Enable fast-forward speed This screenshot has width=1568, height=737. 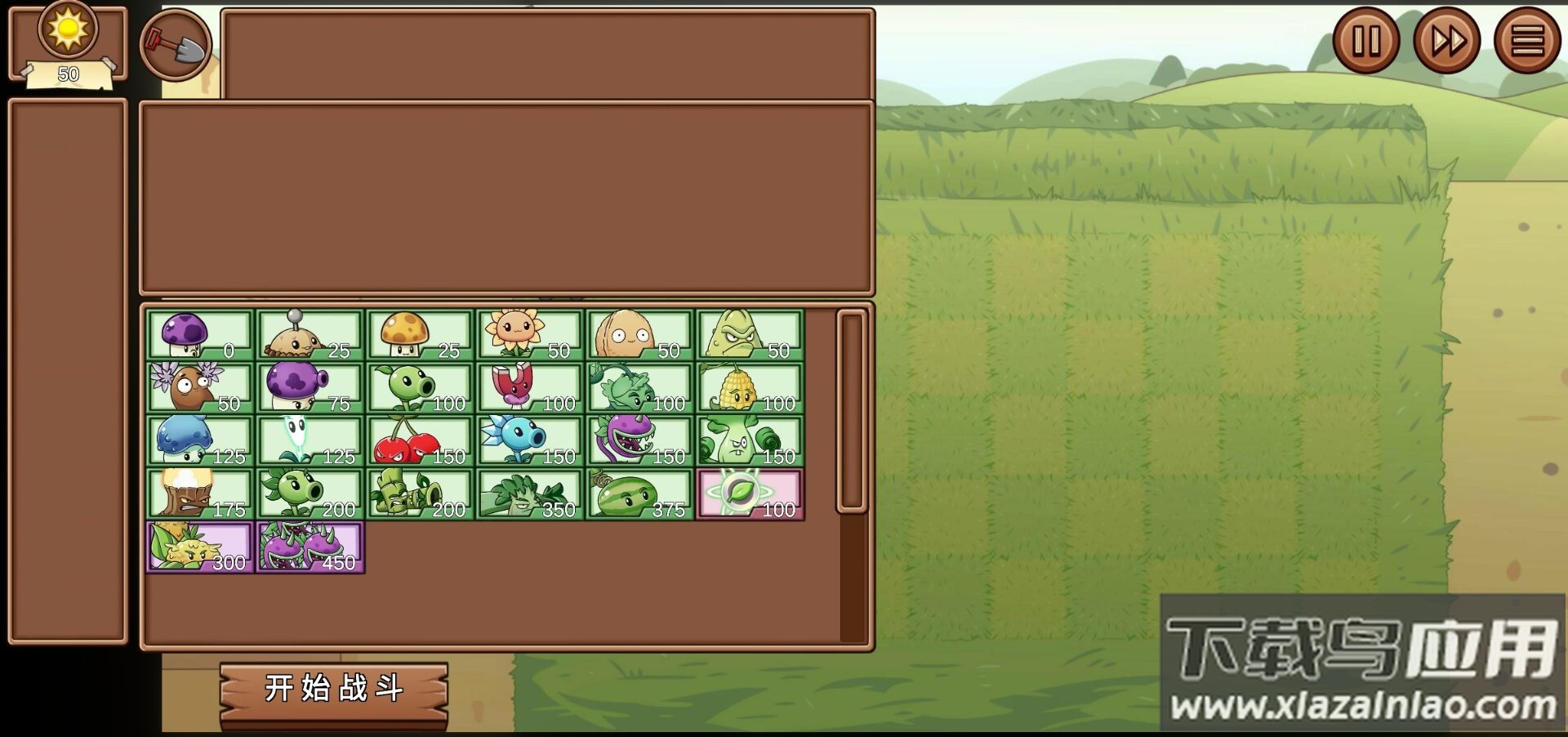click(1445, 39)
